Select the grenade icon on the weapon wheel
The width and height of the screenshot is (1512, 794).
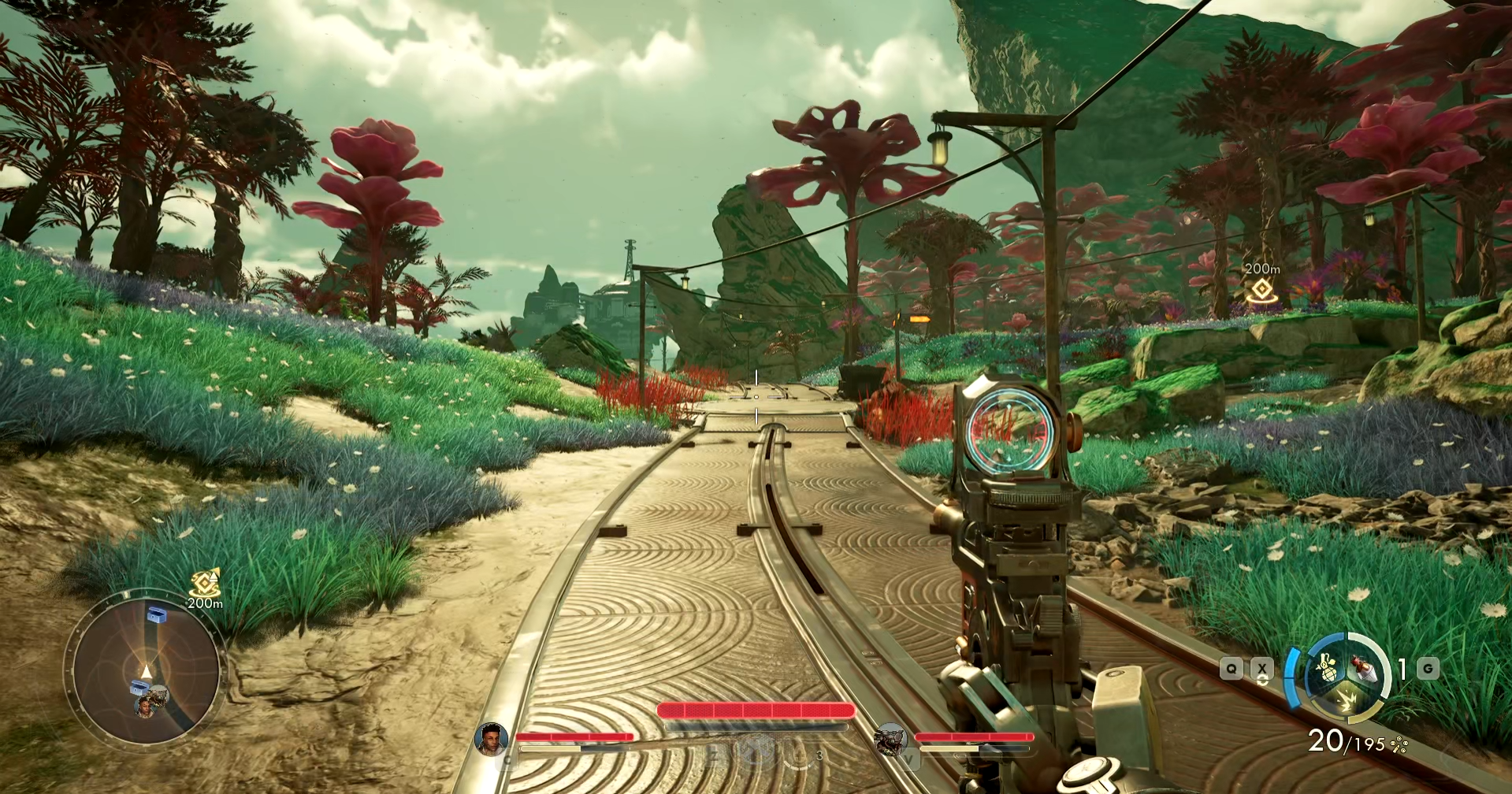[1327, 669]
